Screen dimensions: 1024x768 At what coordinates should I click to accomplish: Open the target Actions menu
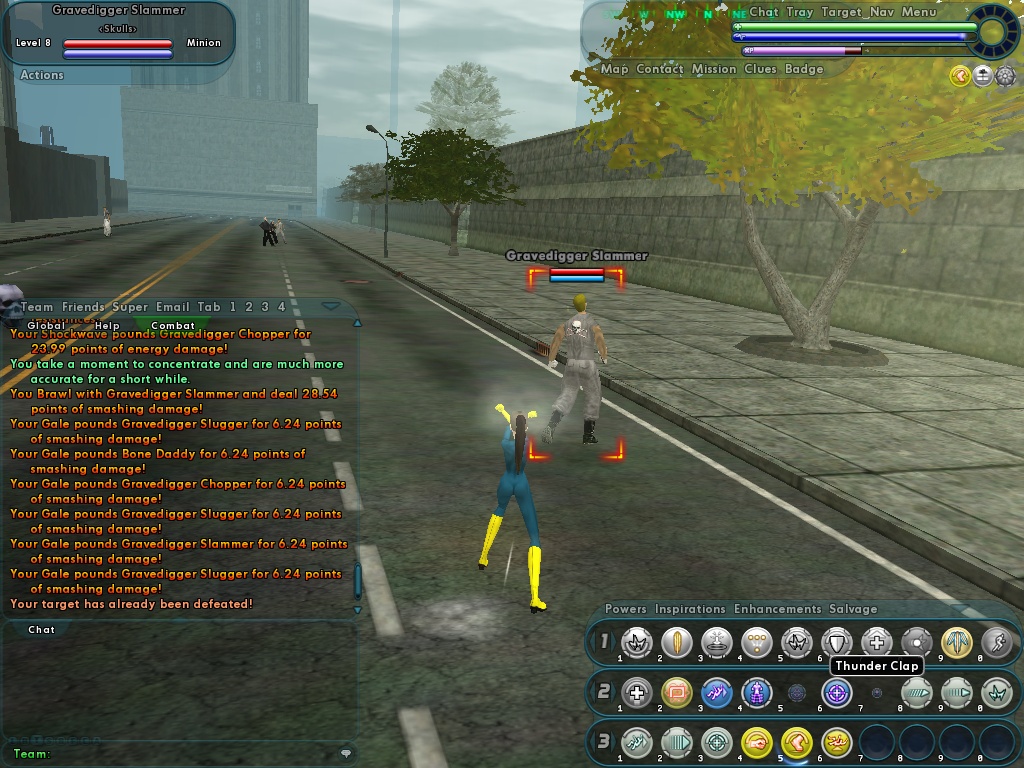point(42,75)
